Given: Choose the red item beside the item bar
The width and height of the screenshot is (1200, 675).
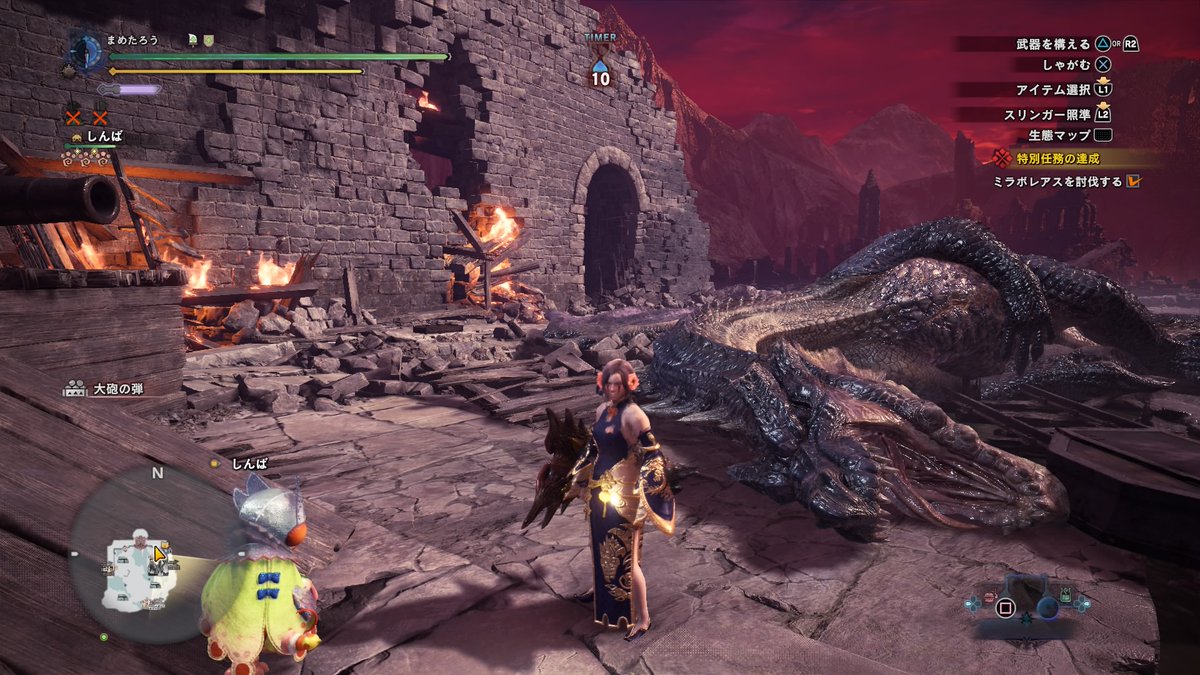Looking at the screenshot, I should (987, 598).
